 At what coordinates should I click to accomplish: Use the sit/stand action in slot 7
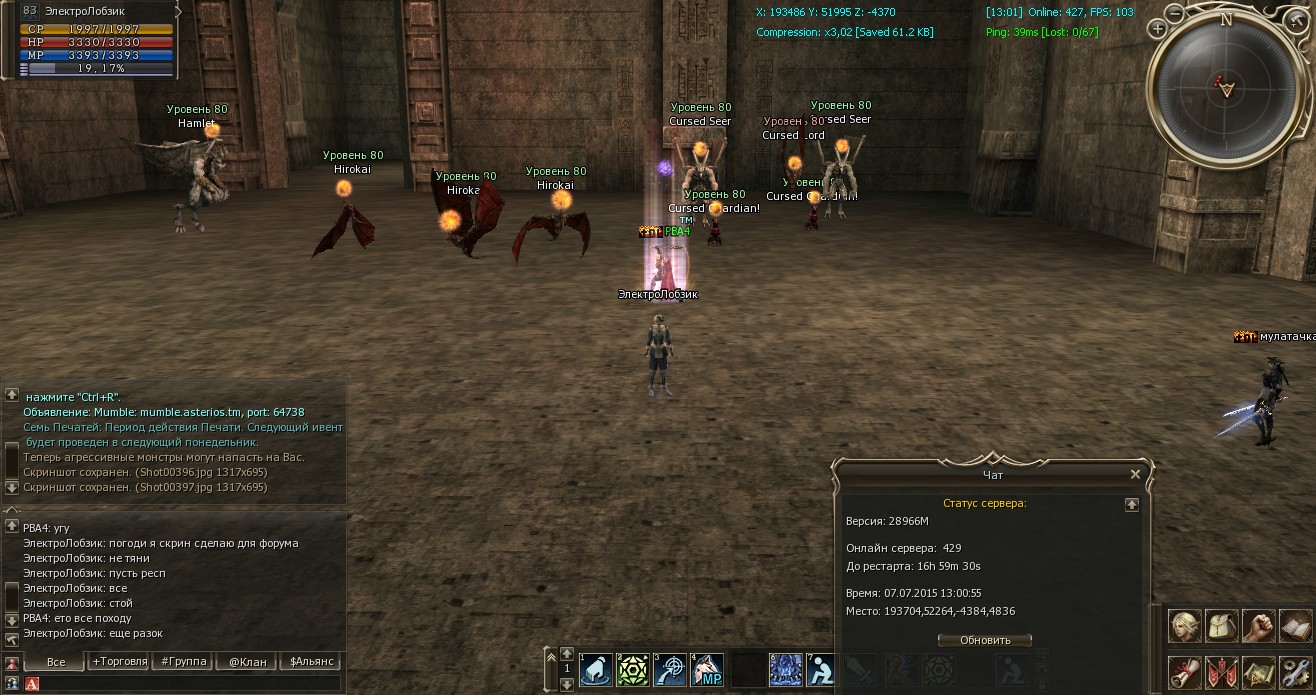822,670
